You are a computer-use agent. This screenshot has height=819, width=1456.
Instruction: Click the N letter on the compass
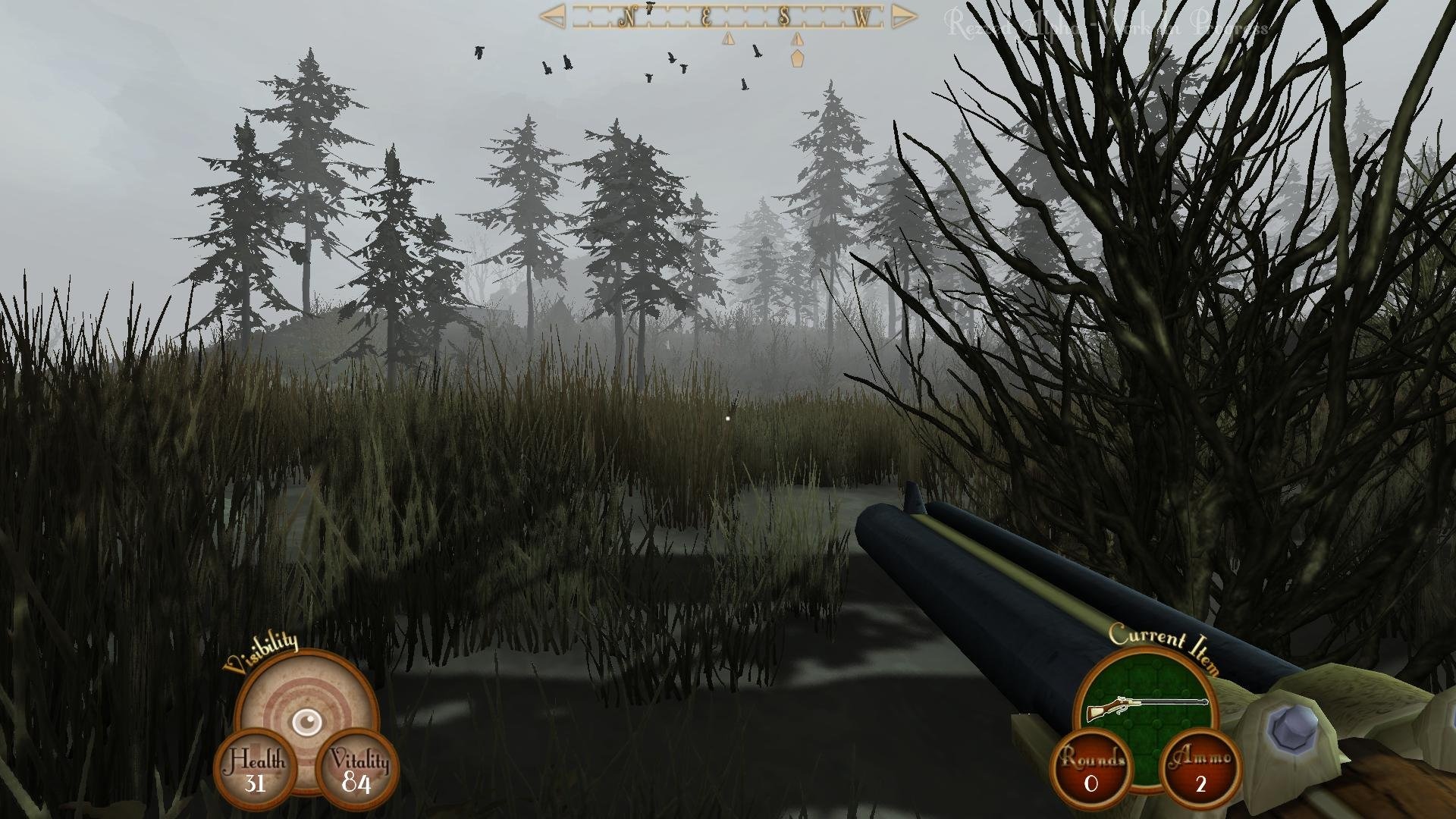click(629, 15)
